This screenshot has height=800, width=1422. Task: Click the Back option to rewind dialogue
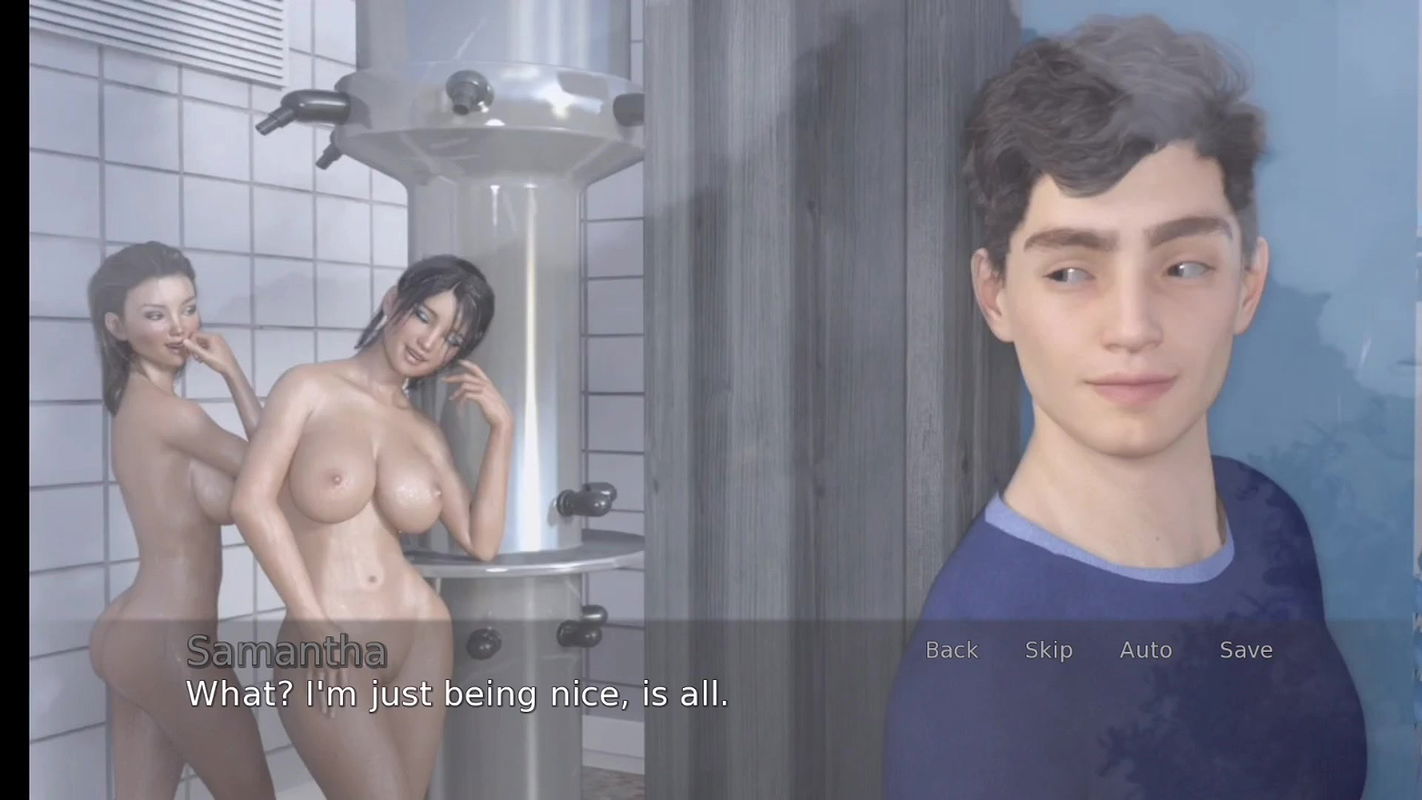click(951, 650)
